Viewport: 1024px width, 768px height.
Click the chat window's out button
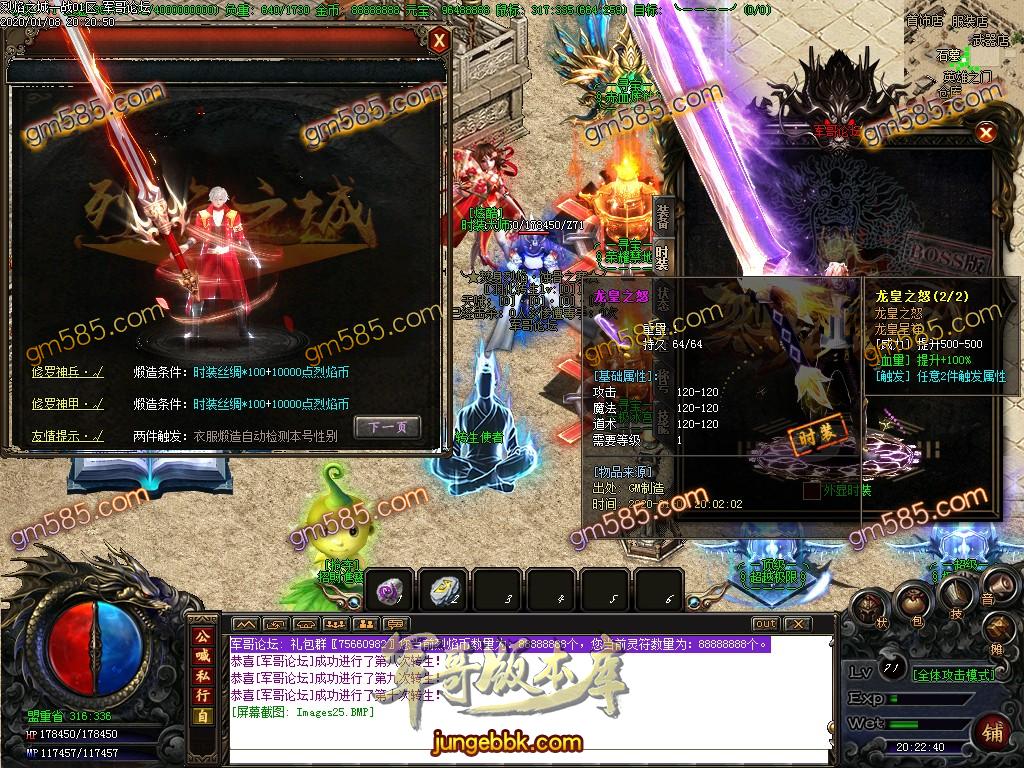(x=765, y=624)
